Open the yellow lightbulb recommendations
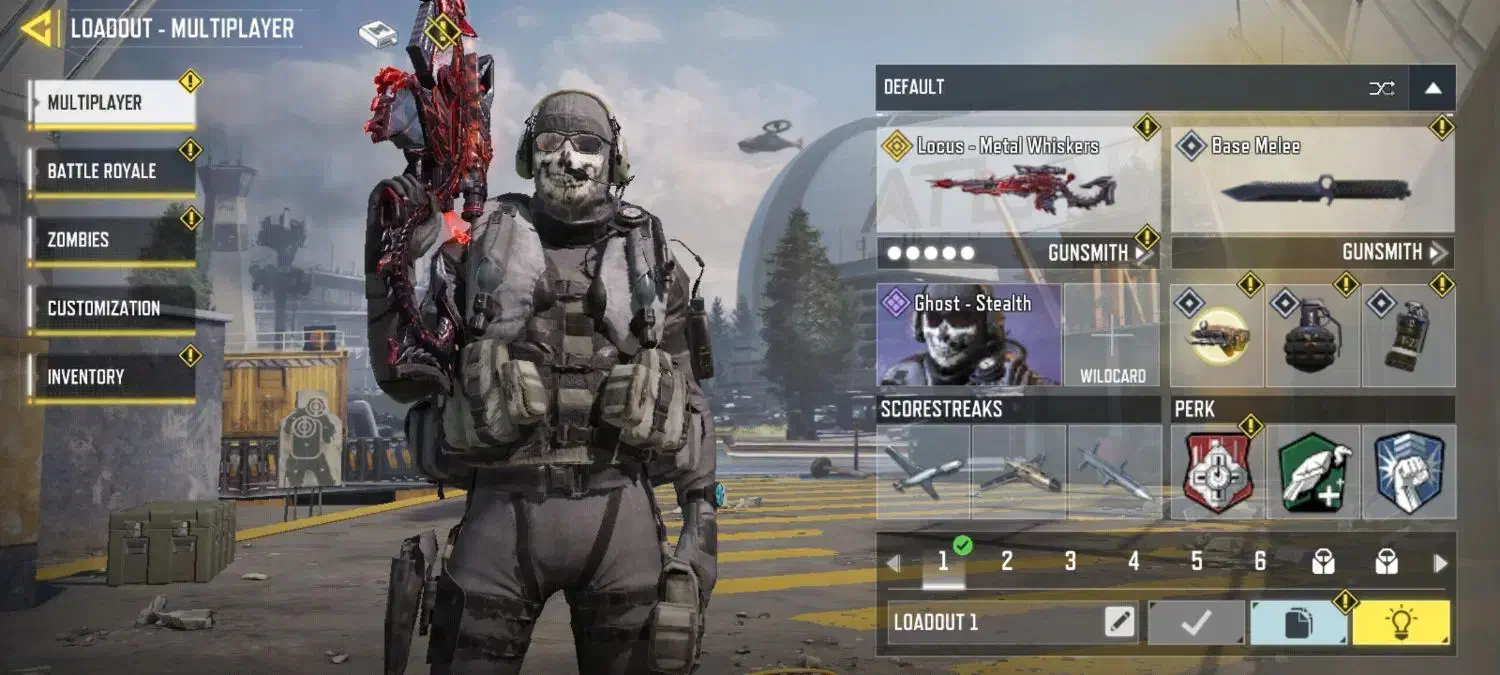Viewport: 1500px width, 675px height. (1400, 623)
